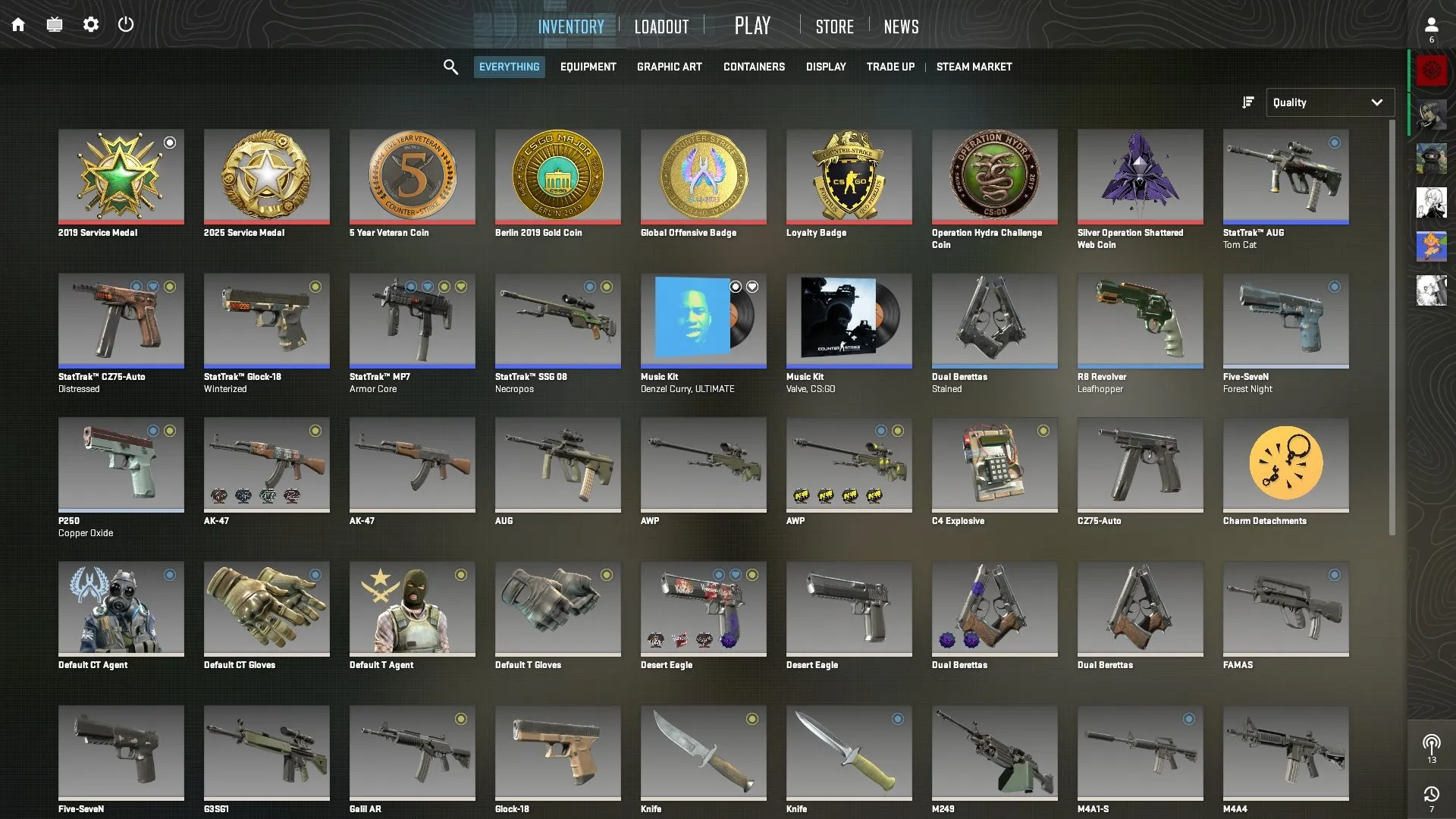Switch to the CONTAINERS filter tab
Screen dimensions: 1456x819
coord(754,67)
